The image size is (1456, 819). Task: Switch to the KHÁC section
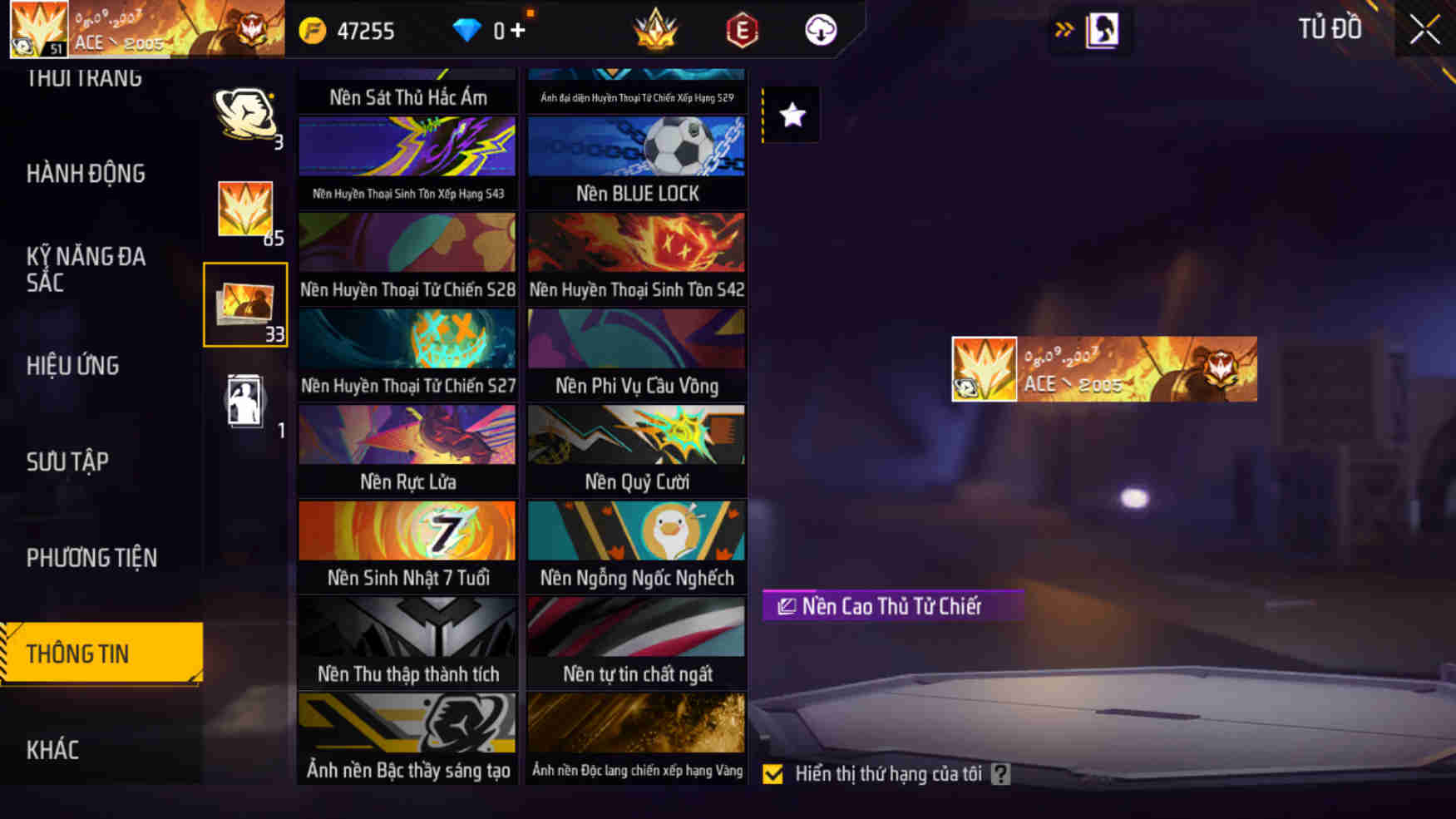click(x=55, y=750)
